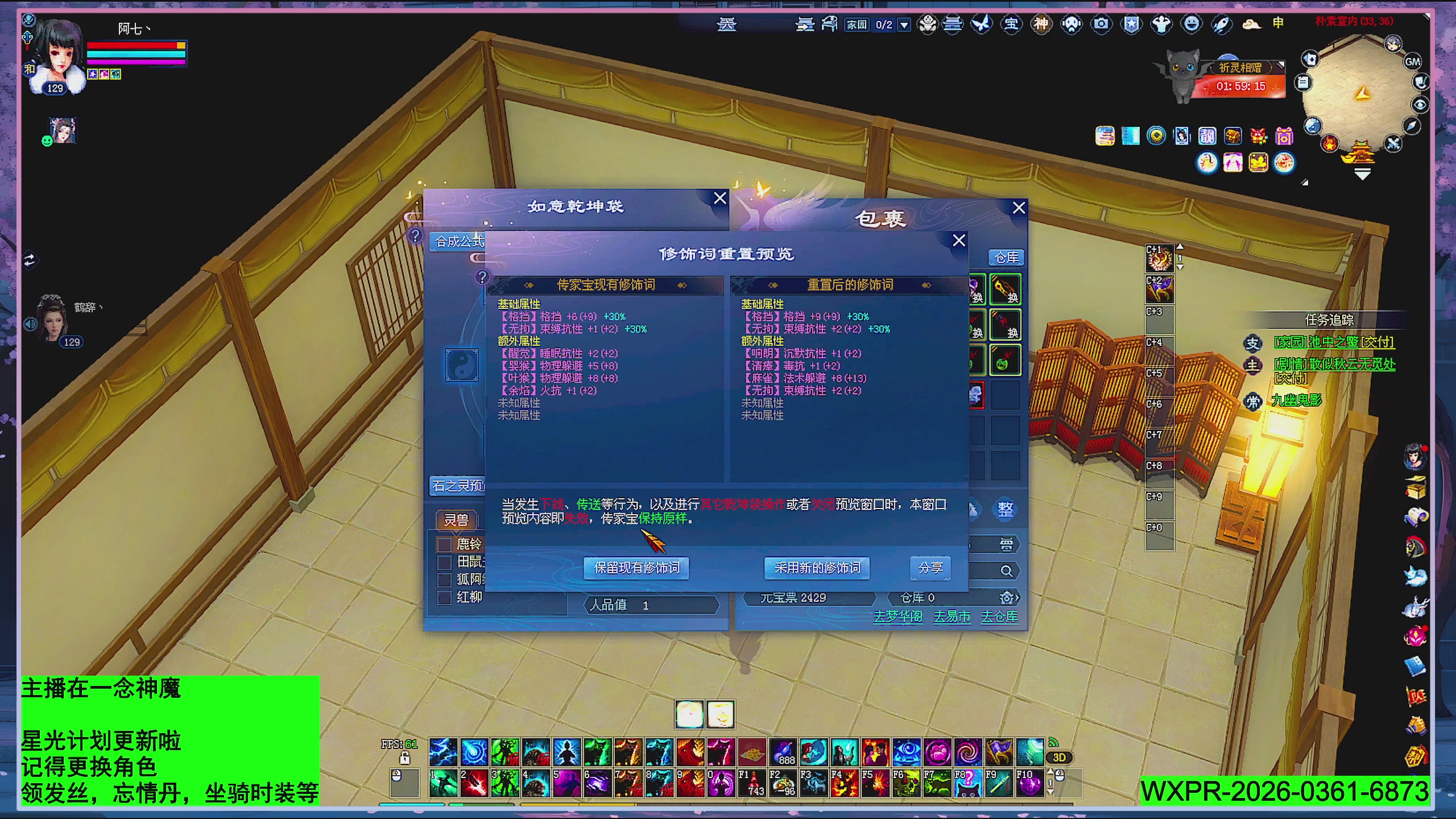
Task: Enable the 田鼠 checkbox
Action: [x=444, y=561]
